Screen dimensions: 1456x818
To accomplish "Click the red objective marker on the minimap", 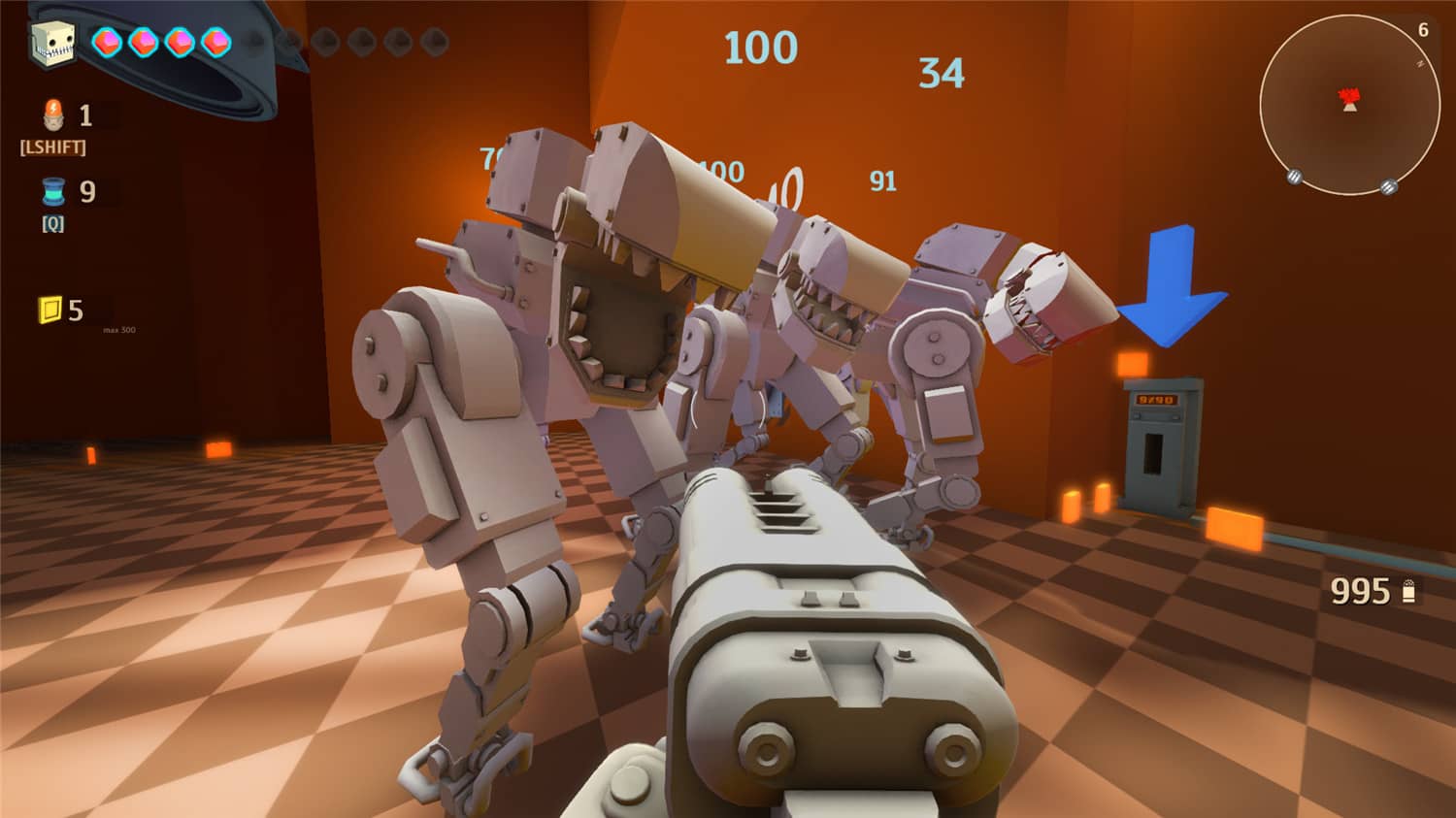I will [1347, 99].
